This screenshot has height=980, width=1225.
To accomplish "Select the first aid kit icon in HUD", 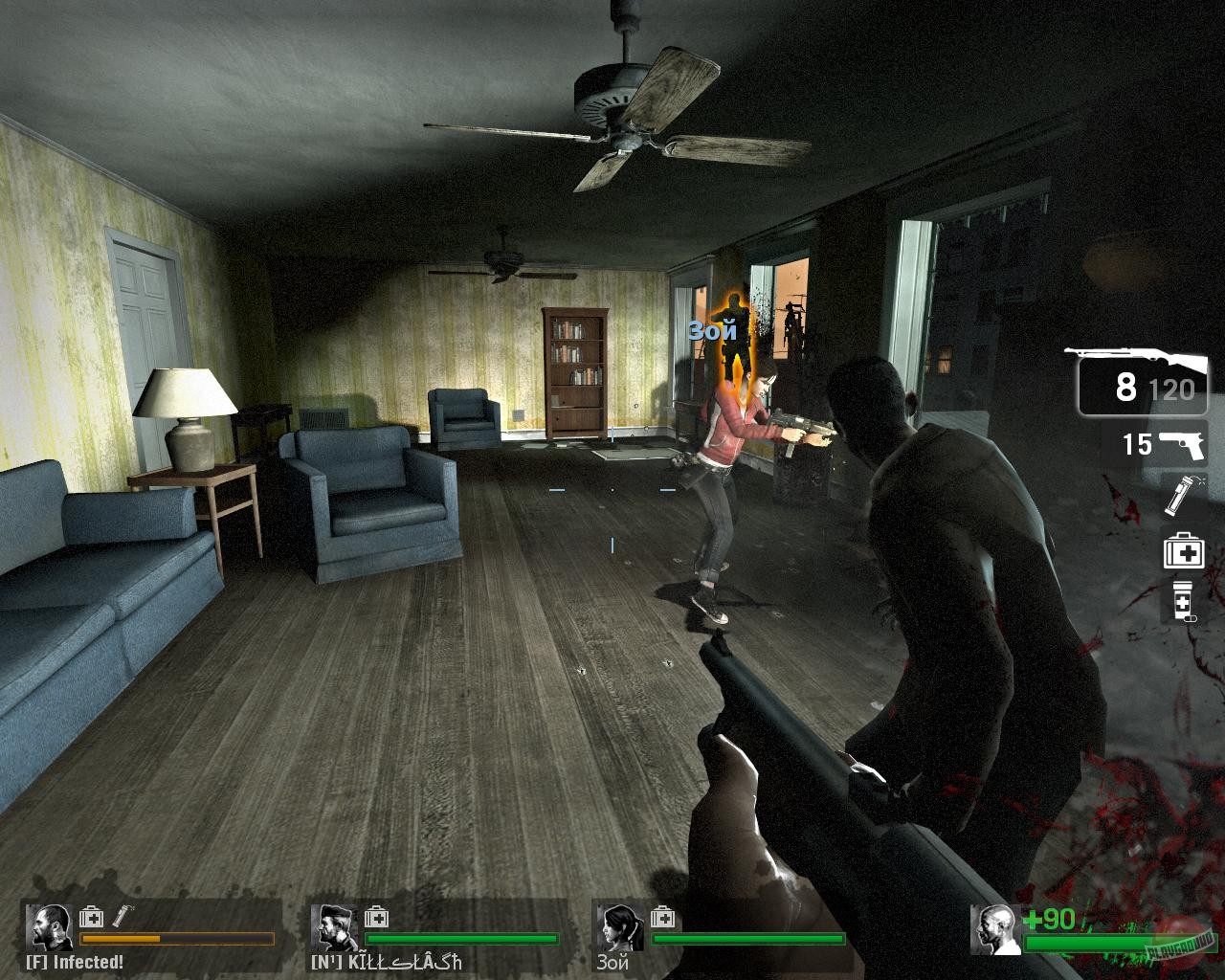I will click(x=1185, y=550).
